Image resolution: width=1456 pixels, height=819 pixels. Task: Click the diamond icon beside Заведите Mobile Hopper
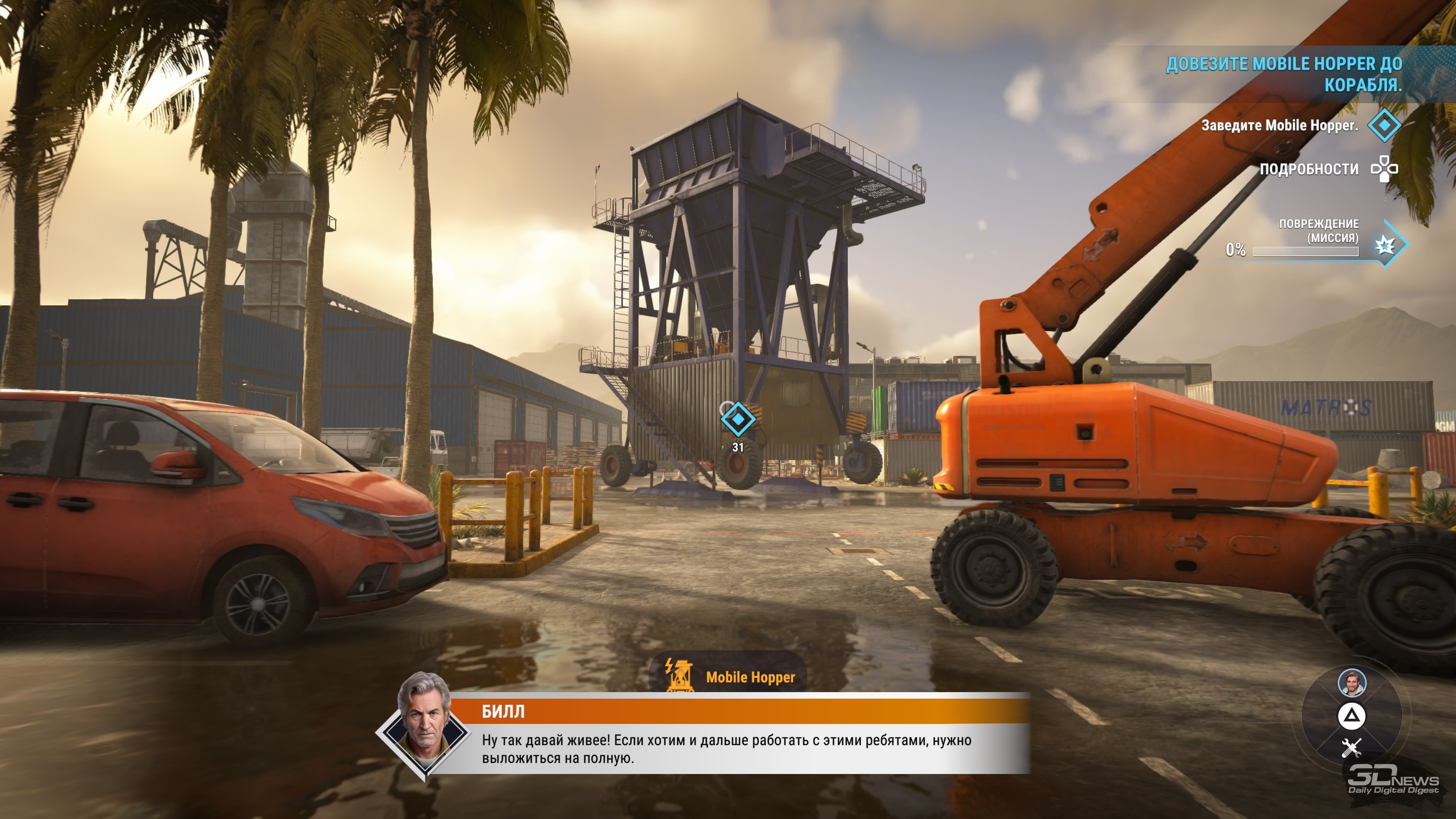(x=1384, y=125)
